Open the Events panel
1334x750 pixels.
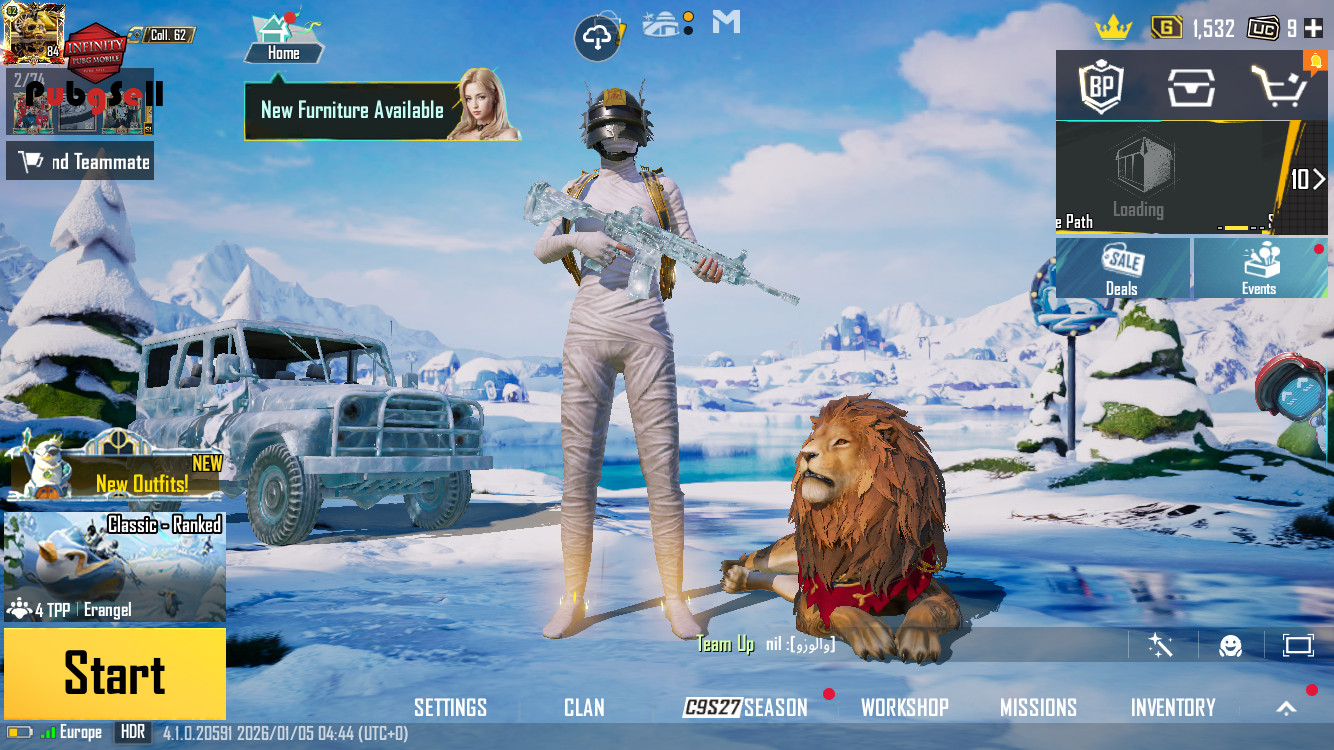[x=1259, y=268]
